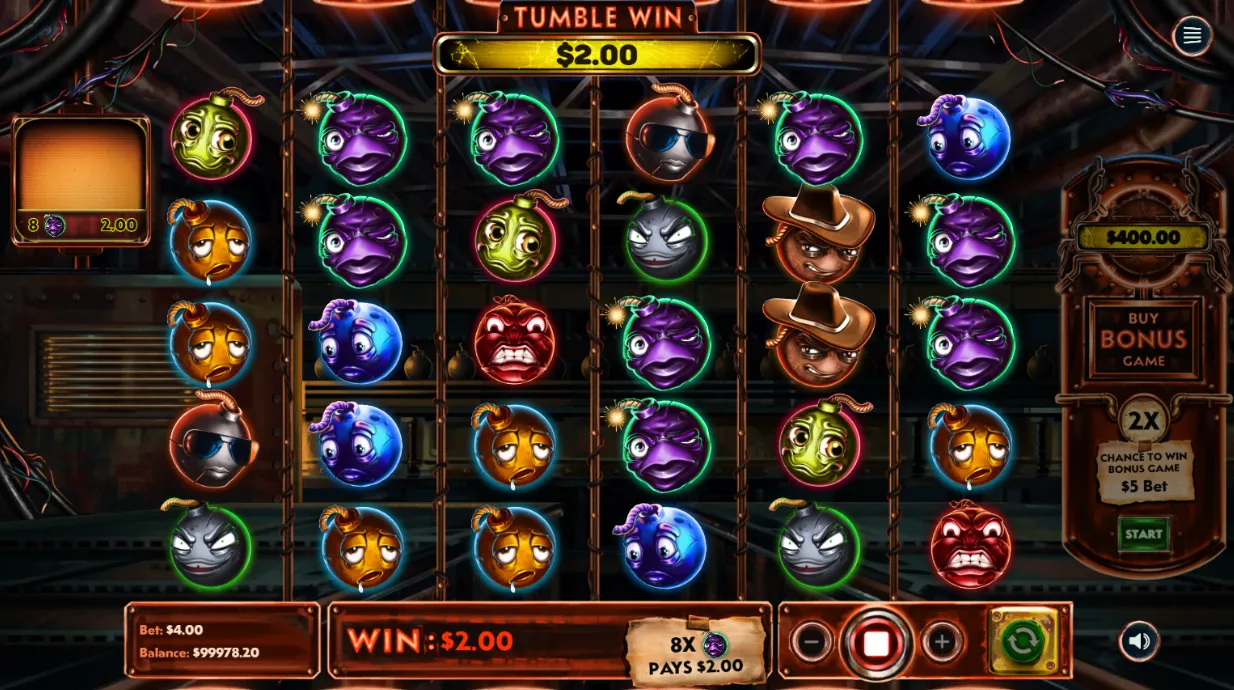The height and width of the screenshot is (690, 1234).
Task: Decrease the bet with the minus button
Action: coord(811,642)
